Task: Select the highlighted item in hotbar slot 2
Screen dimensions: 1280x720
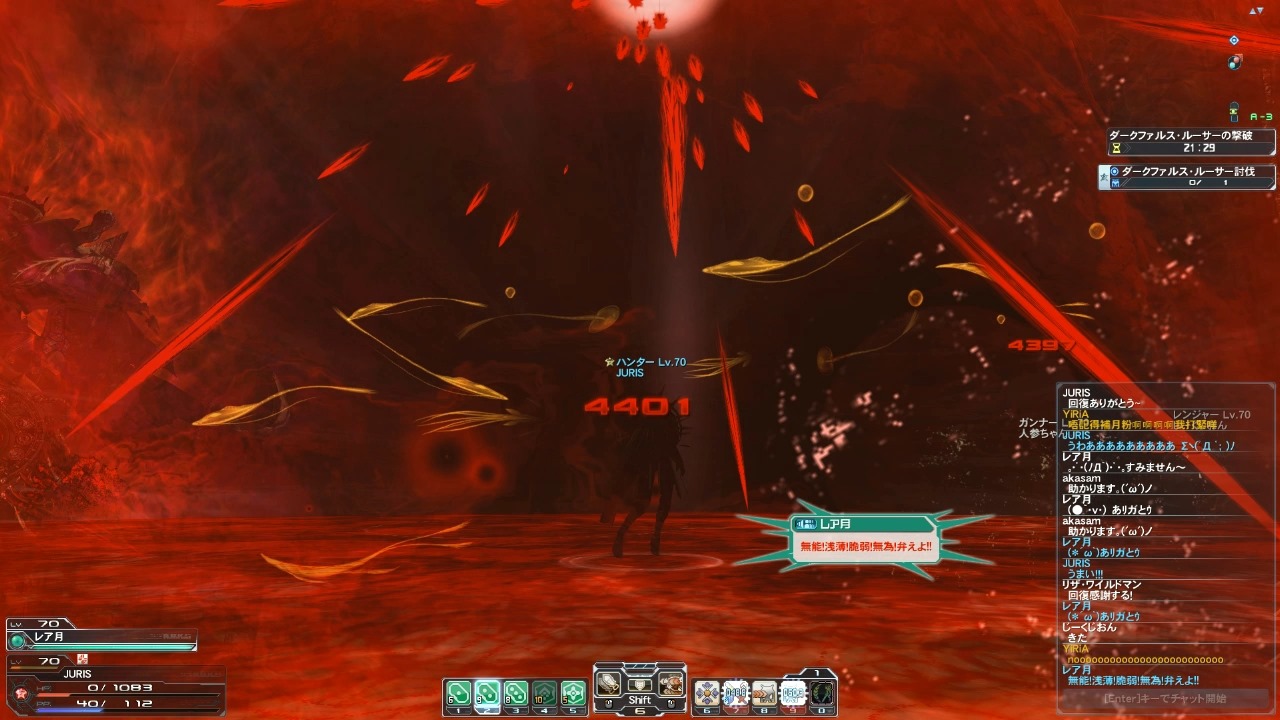Action: [487, 692]
